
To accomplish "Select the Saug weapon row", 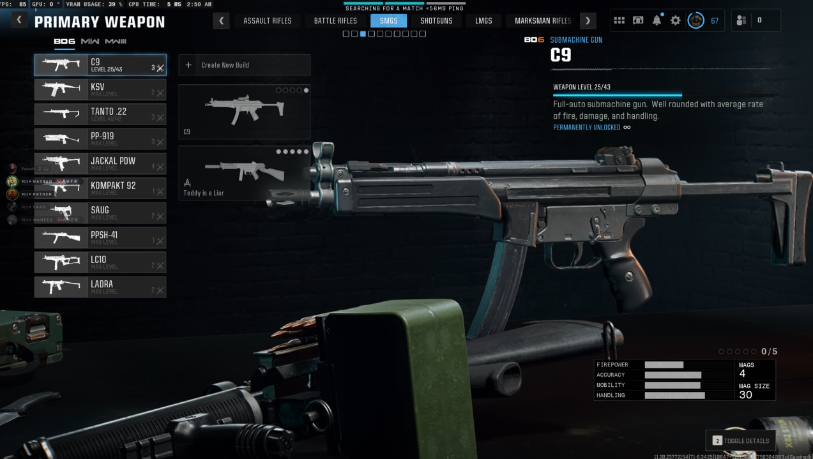I will 100,213.
